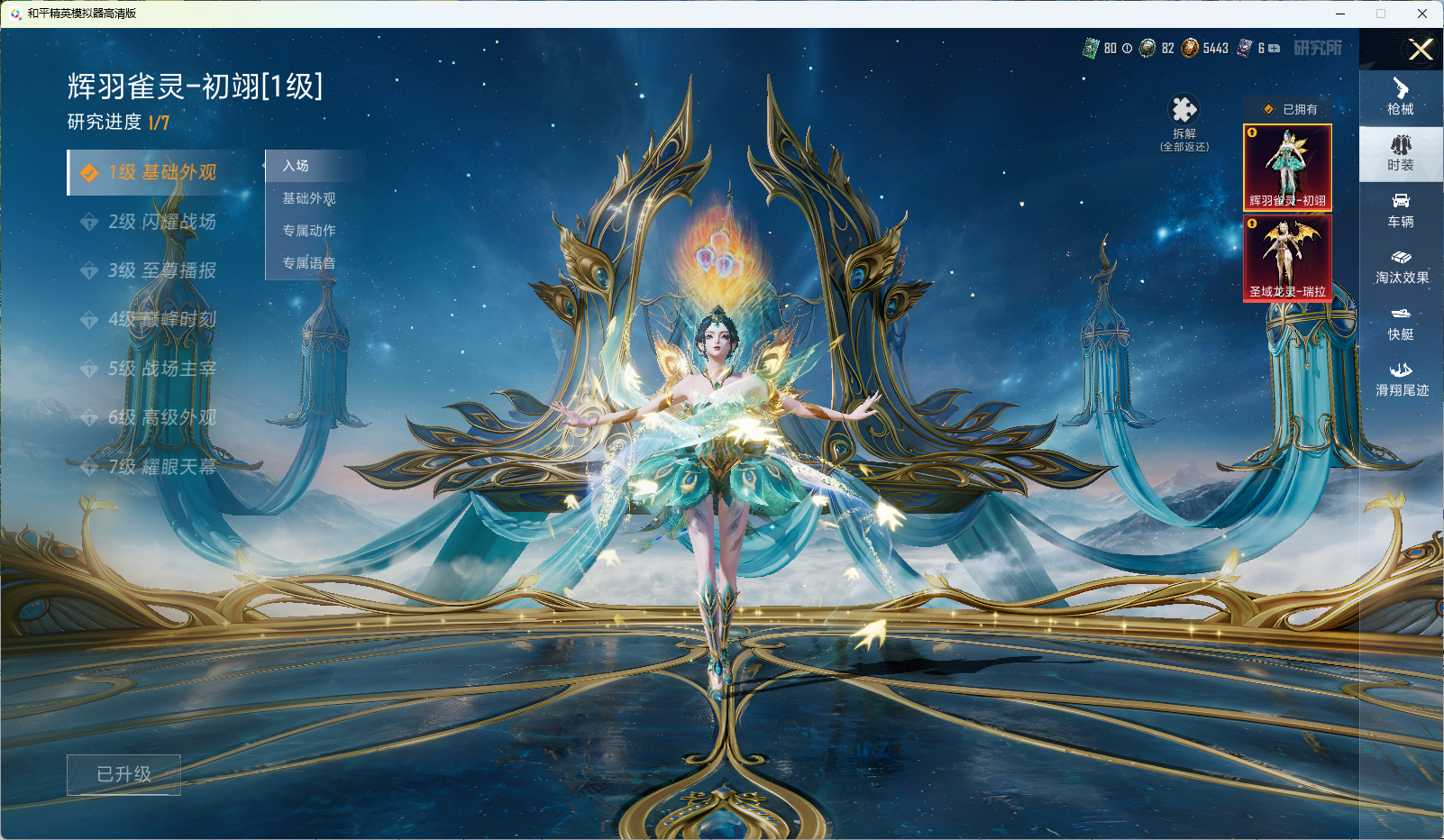Switch to the 枪械 firearms tab
The height and width of the screenshot is (840, 1444).
pyautogui.click(x=1401, y=97)
